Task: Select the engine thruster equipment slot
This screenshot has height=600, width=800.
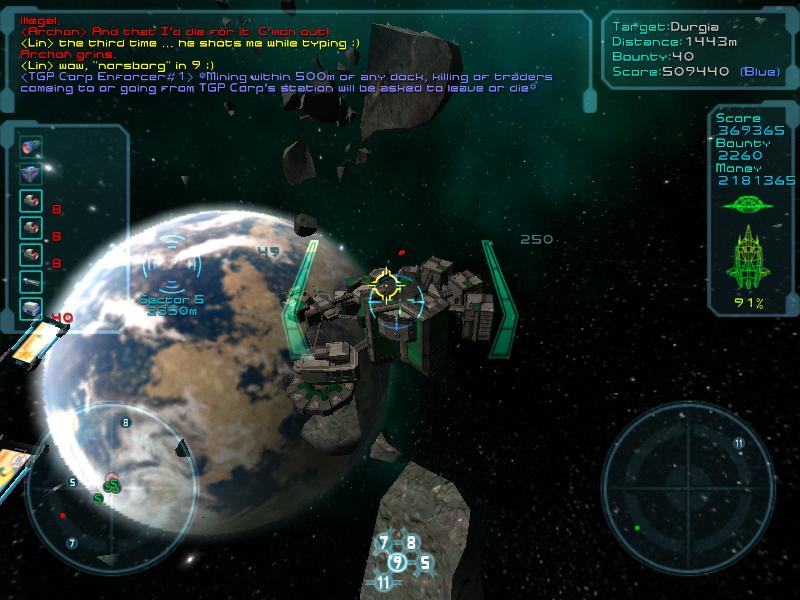Action: [x=31, y=147]
